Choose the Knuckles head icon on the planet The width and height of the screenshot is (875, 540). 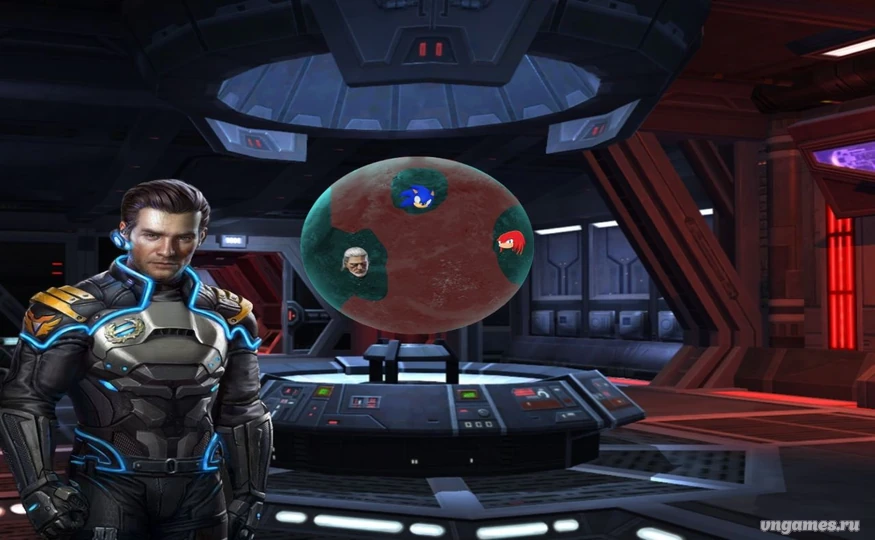[510, 242]
